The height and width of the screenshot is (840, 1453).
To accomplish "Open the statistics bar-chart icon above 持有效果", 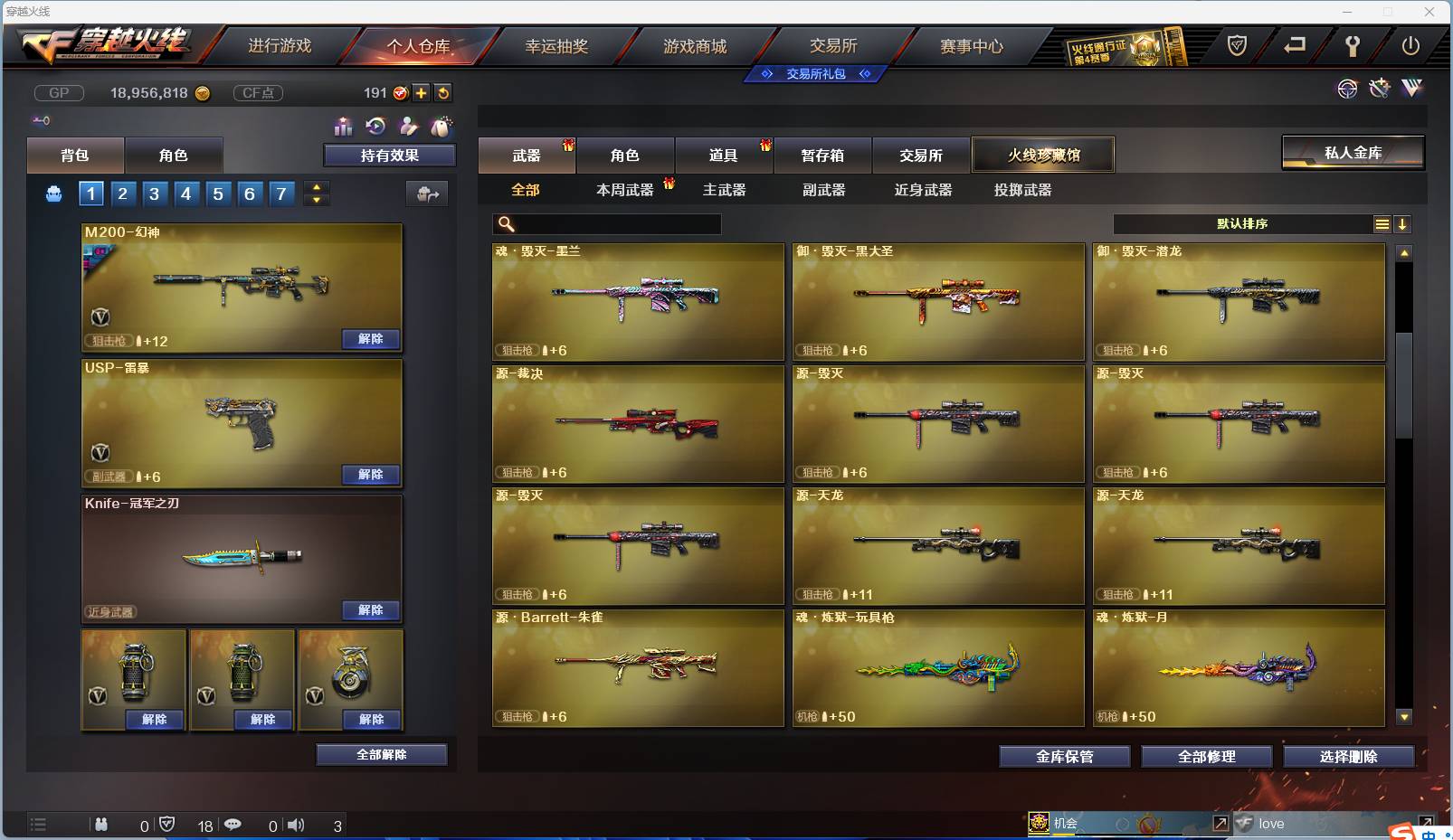I will coord(344,127).
